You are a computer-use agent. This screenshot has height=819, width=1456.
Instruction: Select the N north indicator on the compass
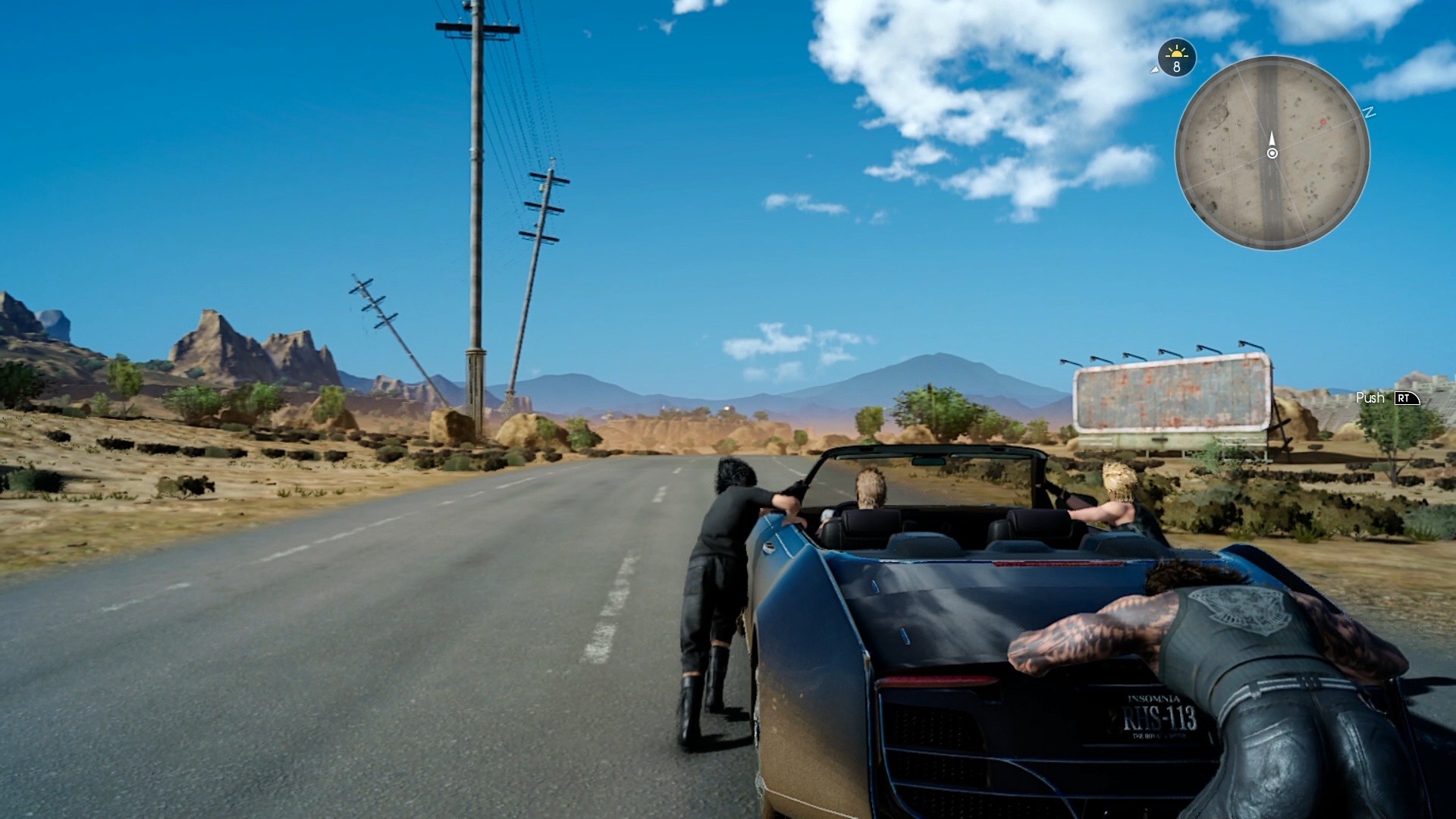tap(1369, 113)
